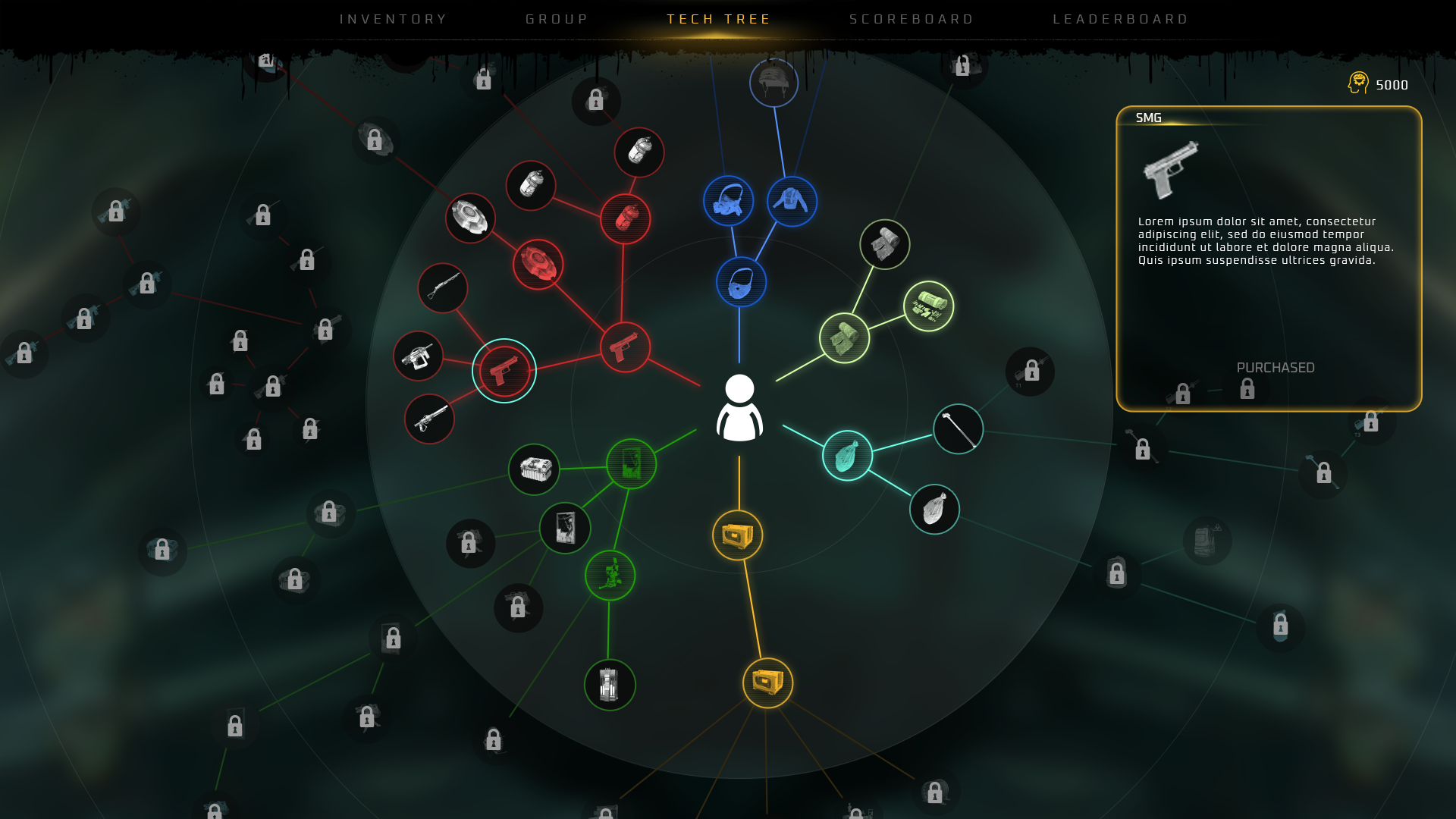Select the lime-green medkit node
The height and width of the screenshot is (819, 1456).
pos(927,306)
